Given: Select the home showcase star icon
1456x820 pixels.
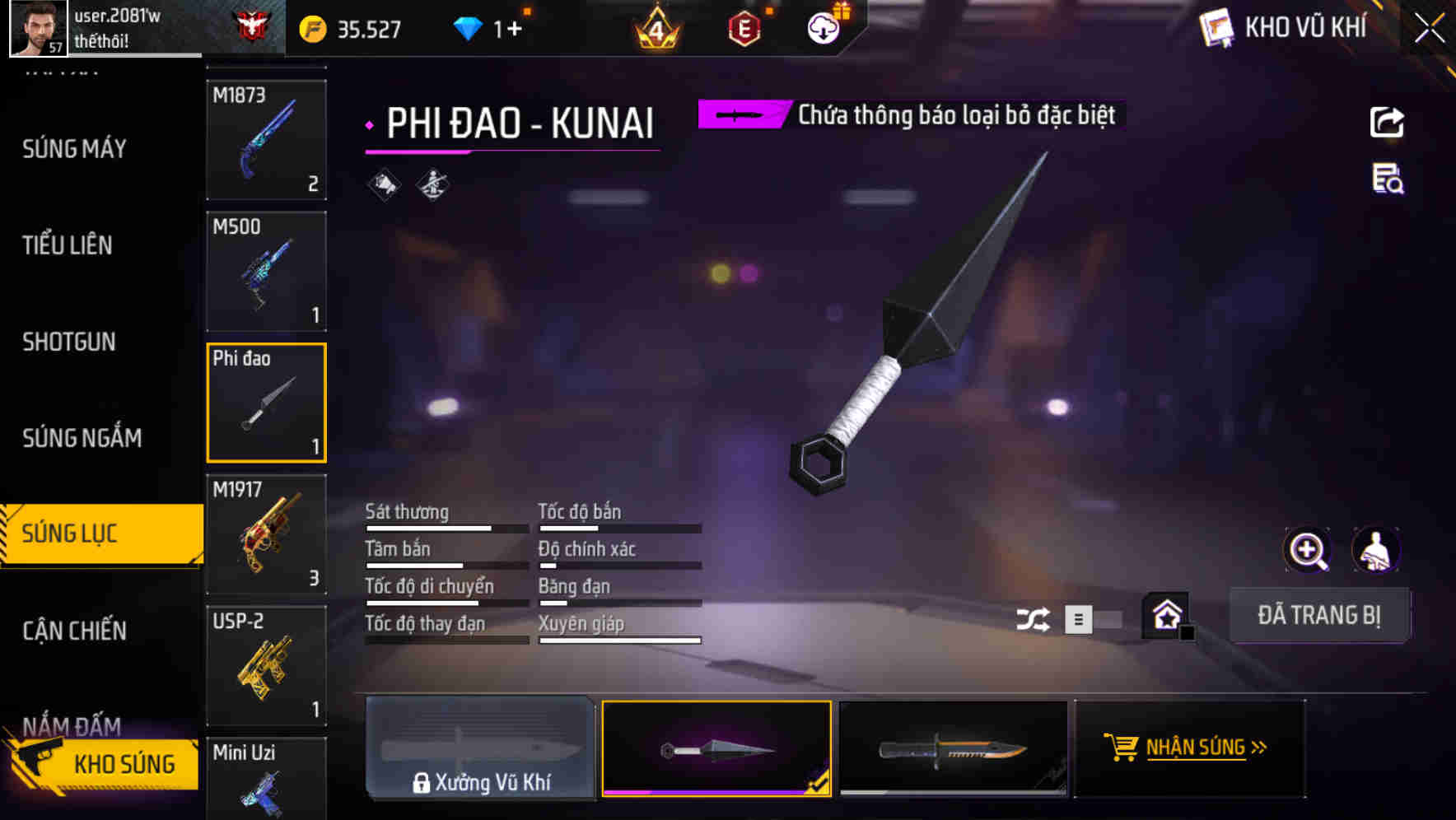Looking at the screenshot, I should (1164, 614).
